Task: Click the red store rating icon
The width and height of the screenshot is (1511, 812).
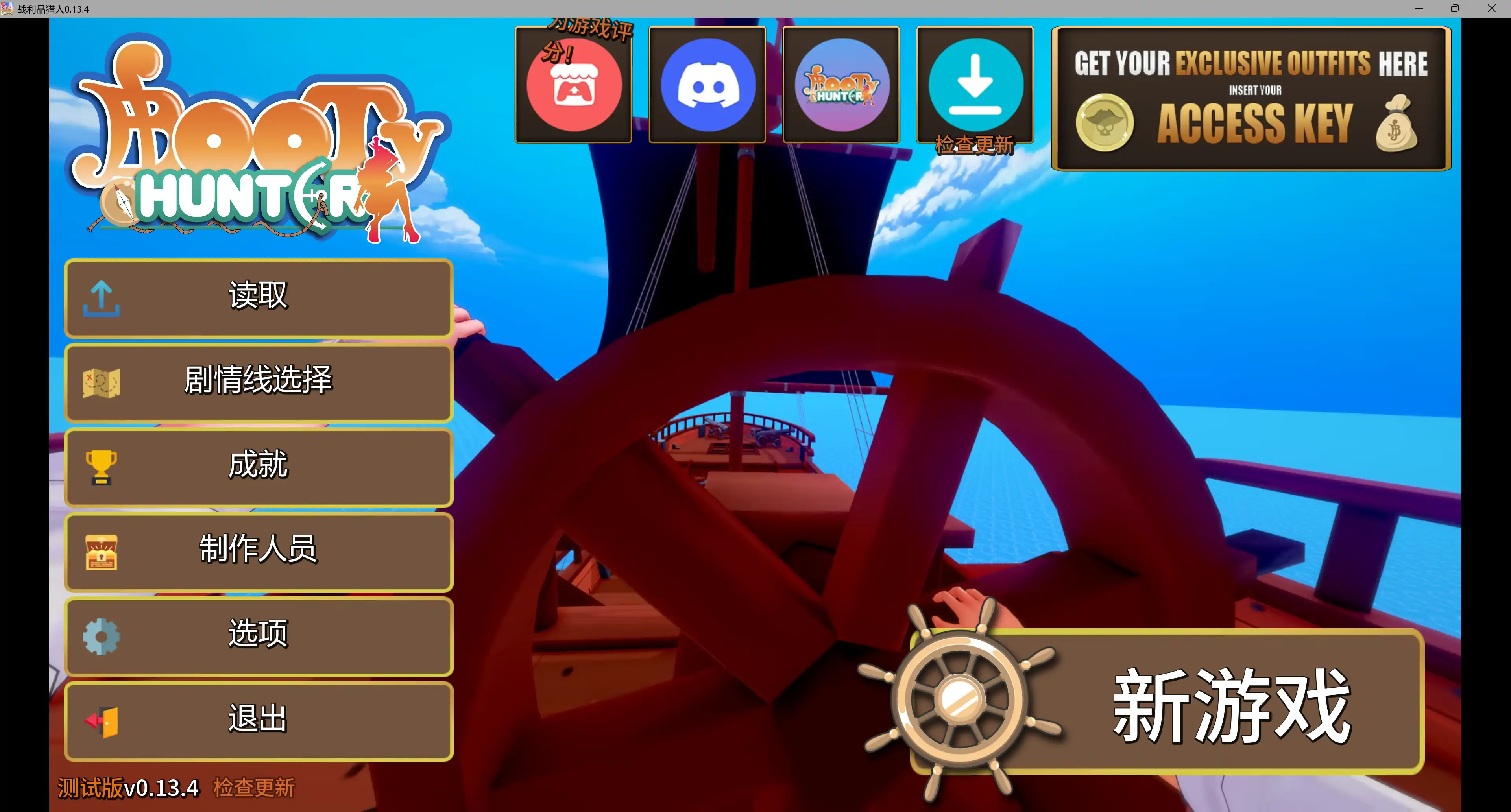Action: (574, 84)
